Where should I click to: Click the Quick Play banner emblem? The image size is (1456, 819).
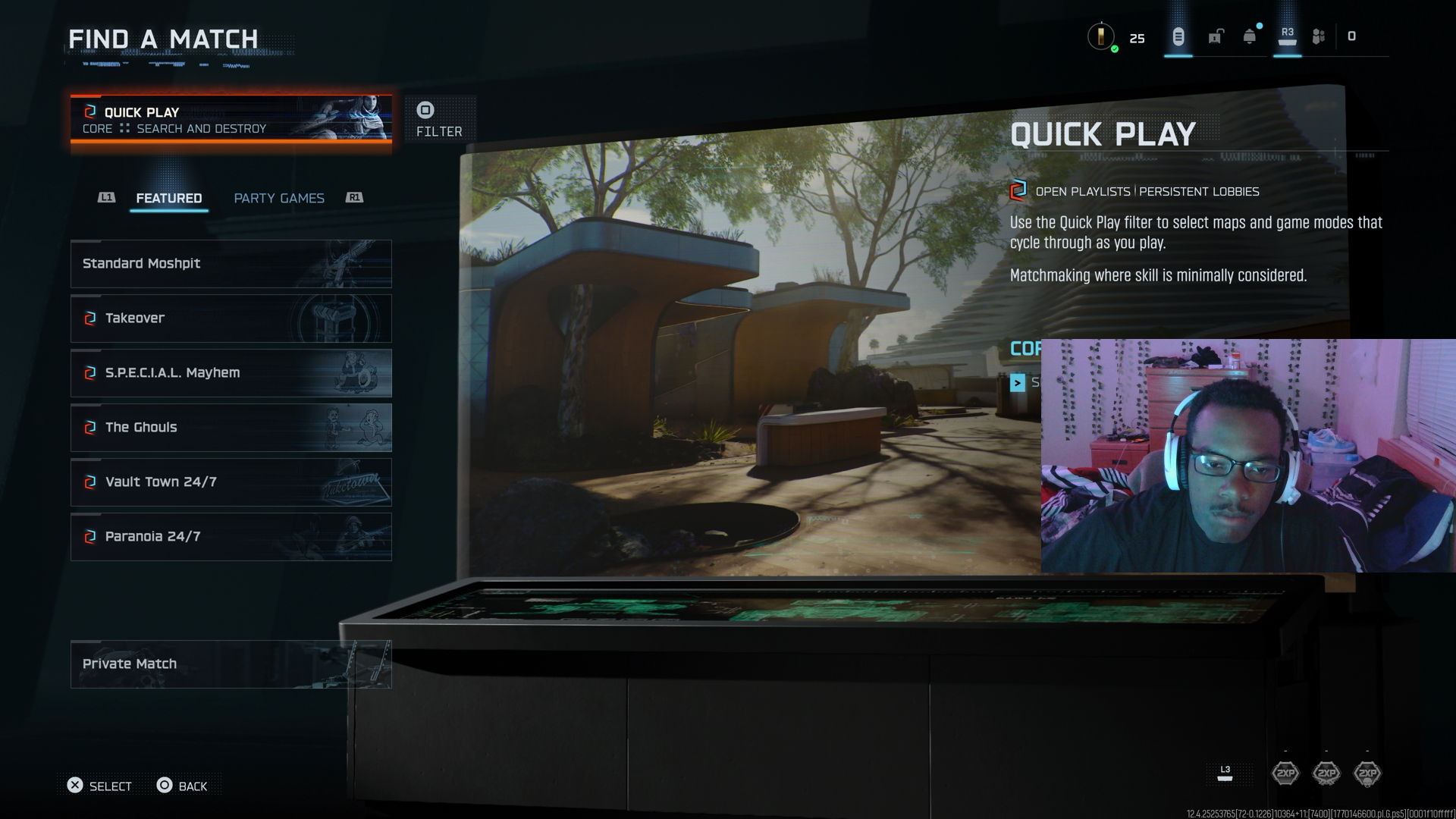tap(89, 111)
